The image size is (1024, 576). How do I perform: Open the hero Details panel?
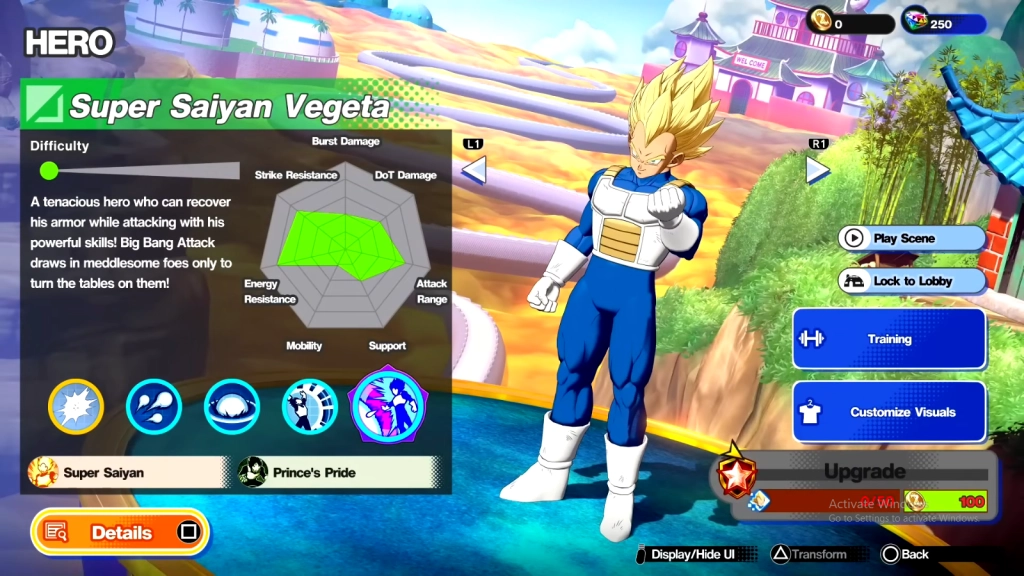click(120, 532)
